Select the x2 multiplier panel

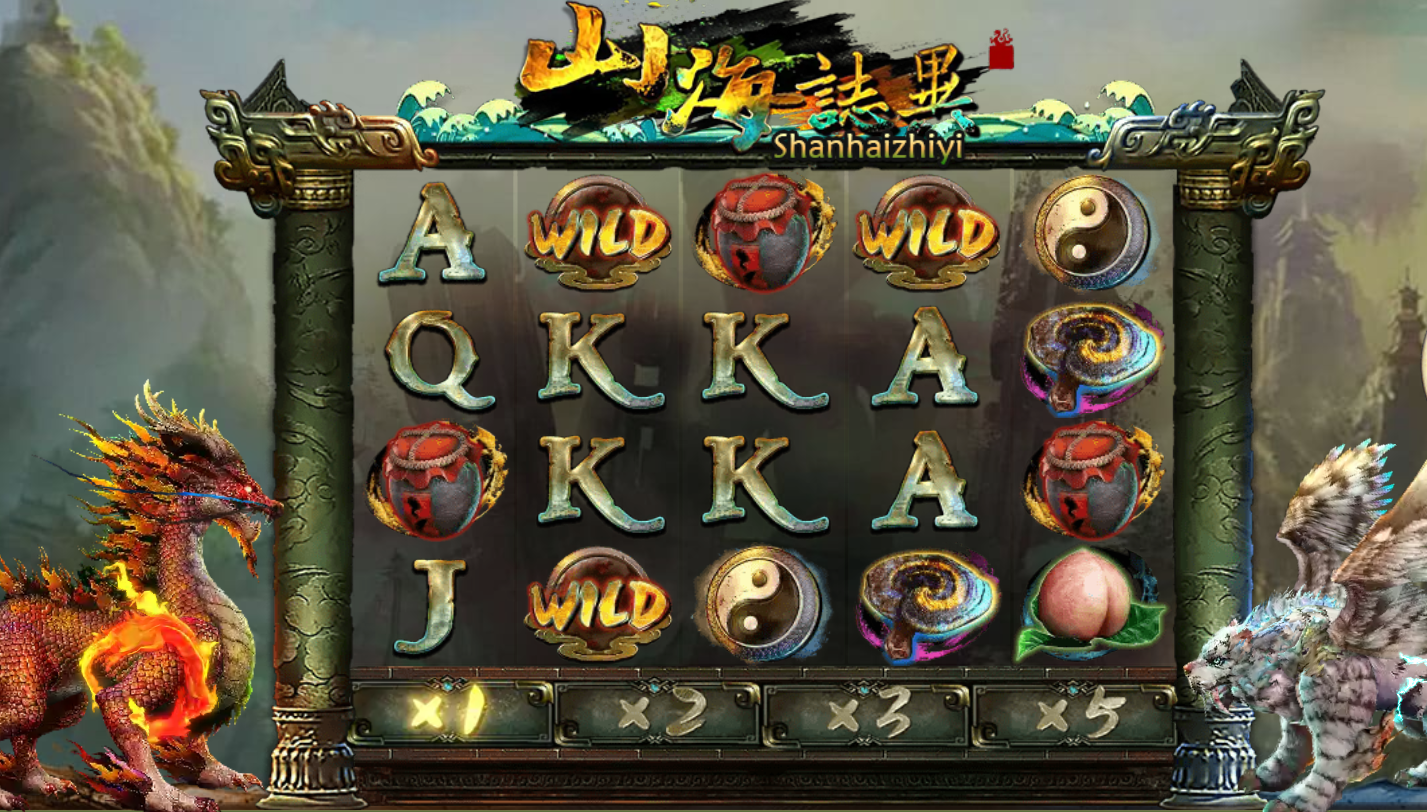[659, 714]
